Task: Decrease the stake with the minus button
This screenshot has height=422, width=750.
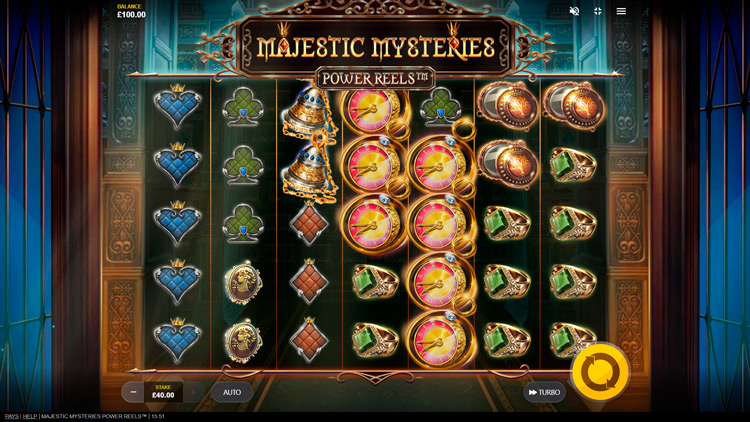Action: pyautogui.click(x=133, y=392)
